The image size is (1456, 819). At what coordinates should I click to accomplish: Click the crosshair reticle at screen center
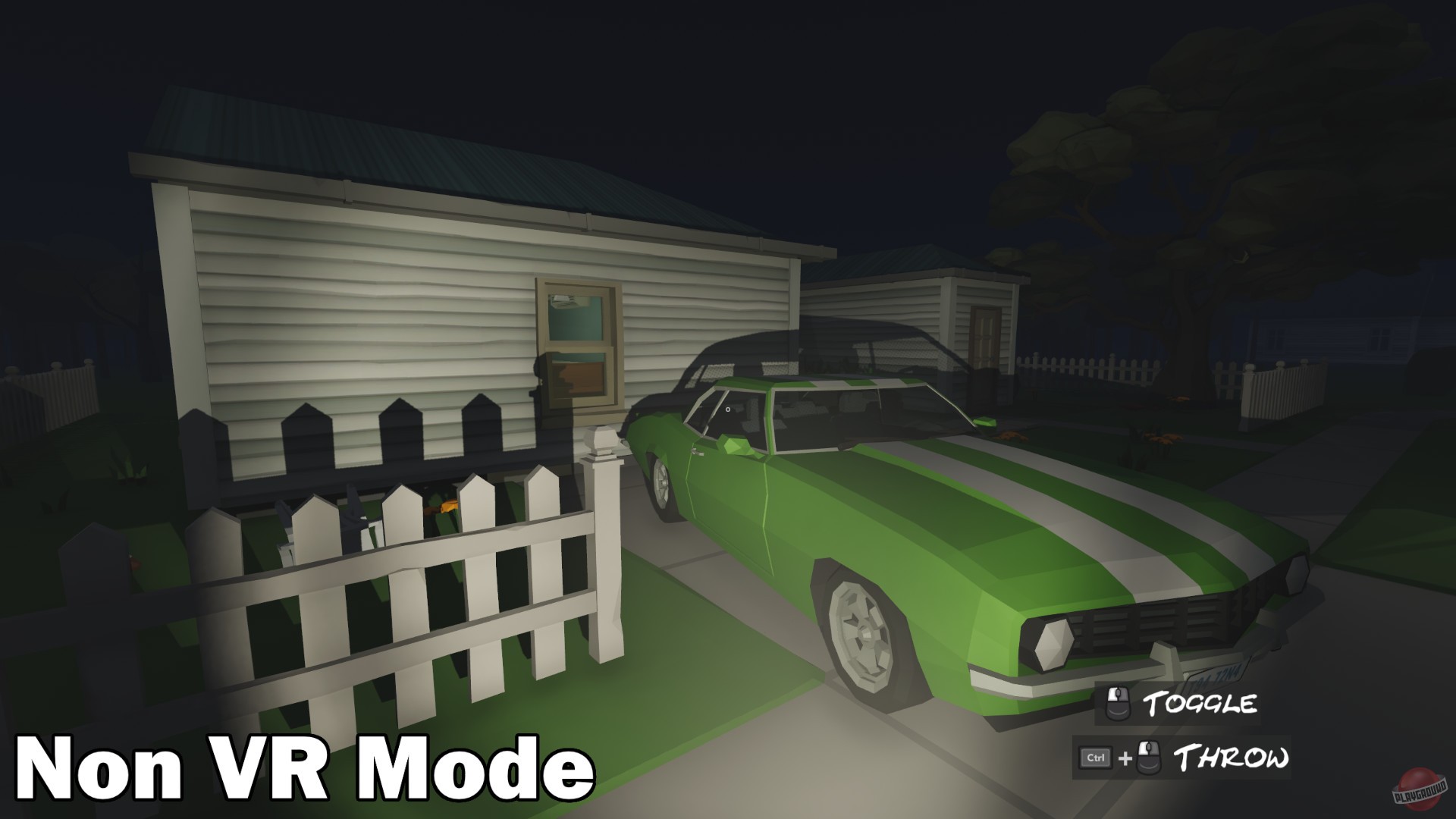point(726,409)
